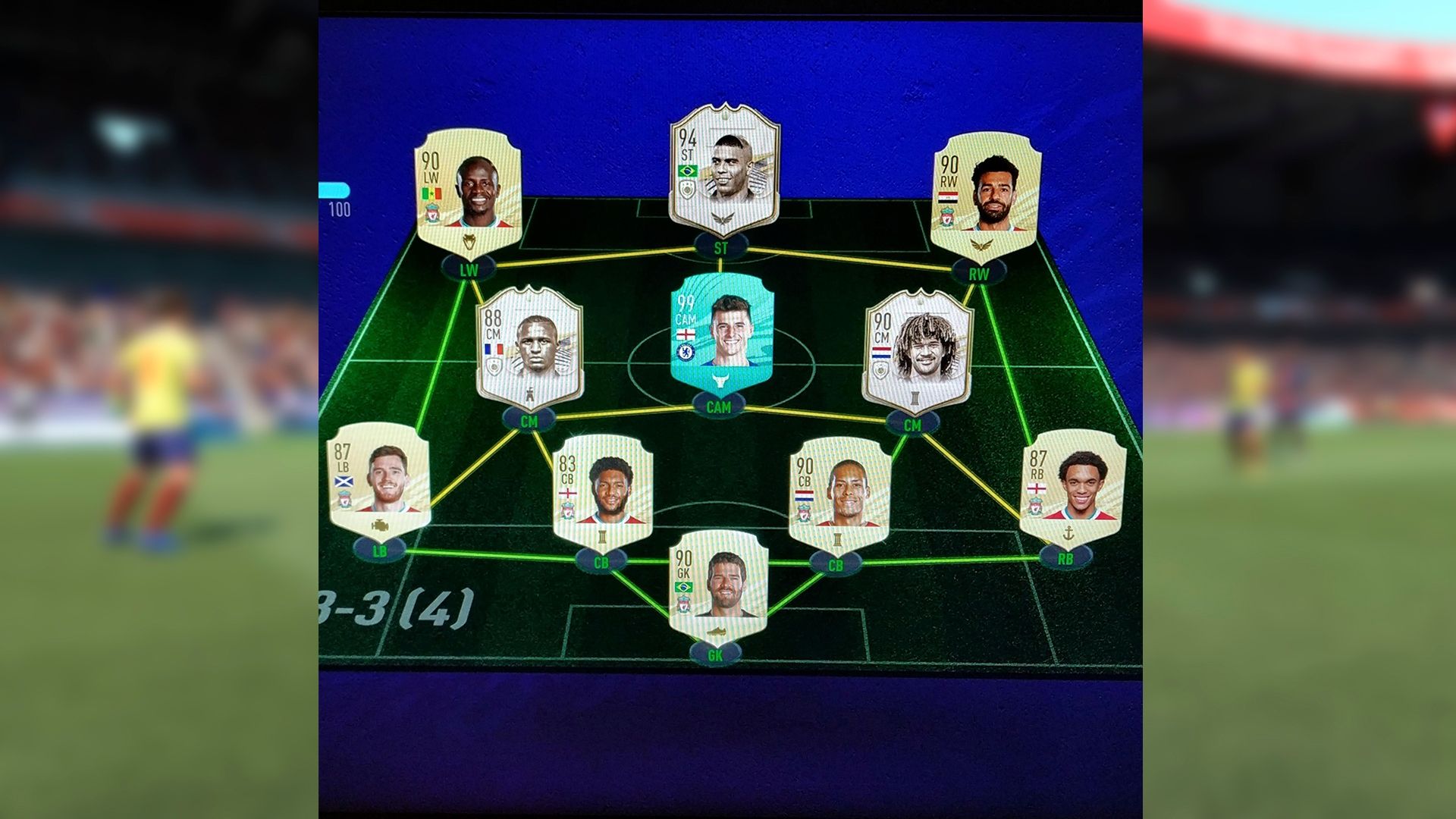Select the Scotland flag on Robertson's card

pos(344,482)
